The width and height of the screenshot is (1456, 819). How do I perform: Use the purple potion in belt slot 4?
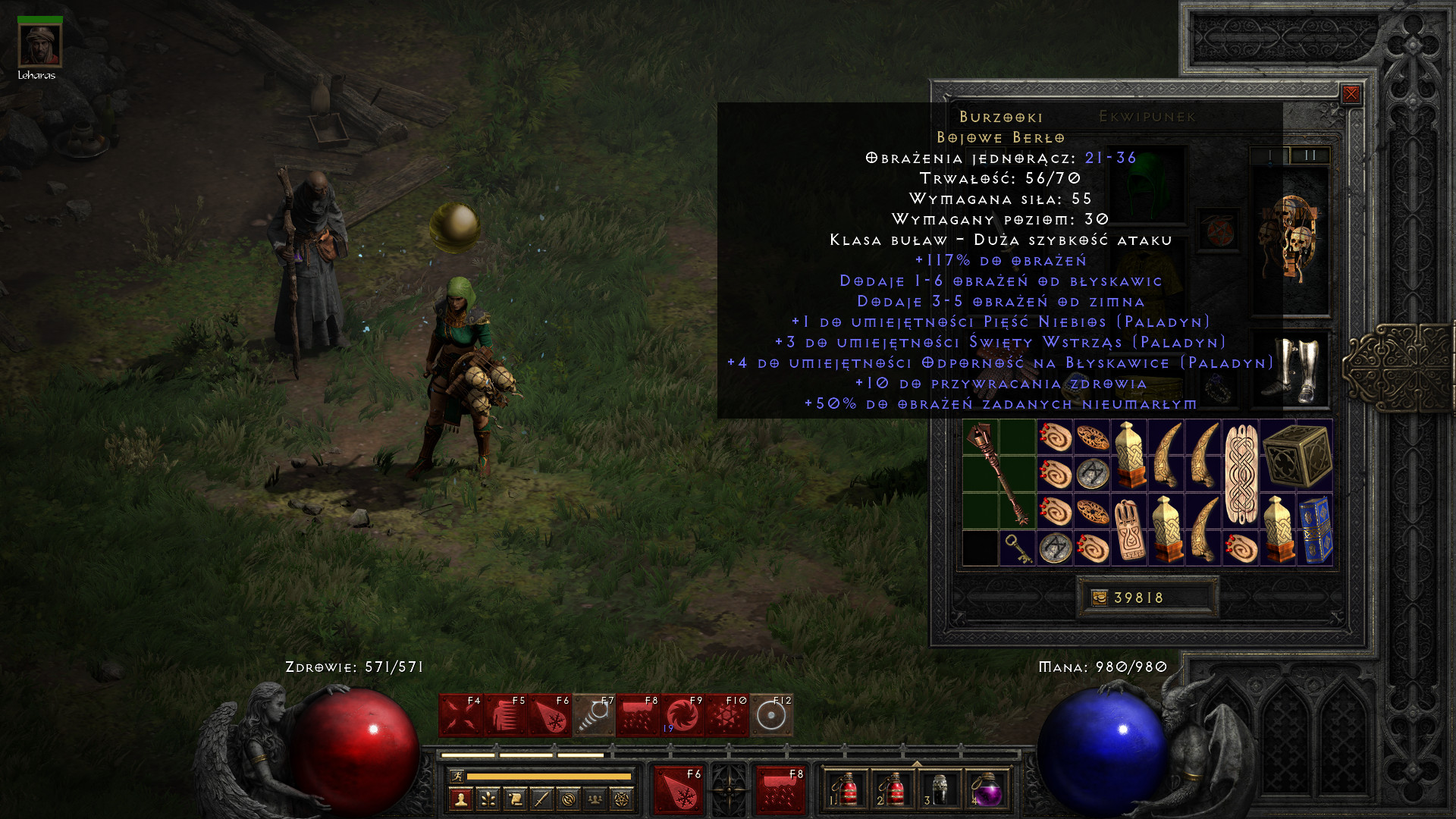point(986,790)
